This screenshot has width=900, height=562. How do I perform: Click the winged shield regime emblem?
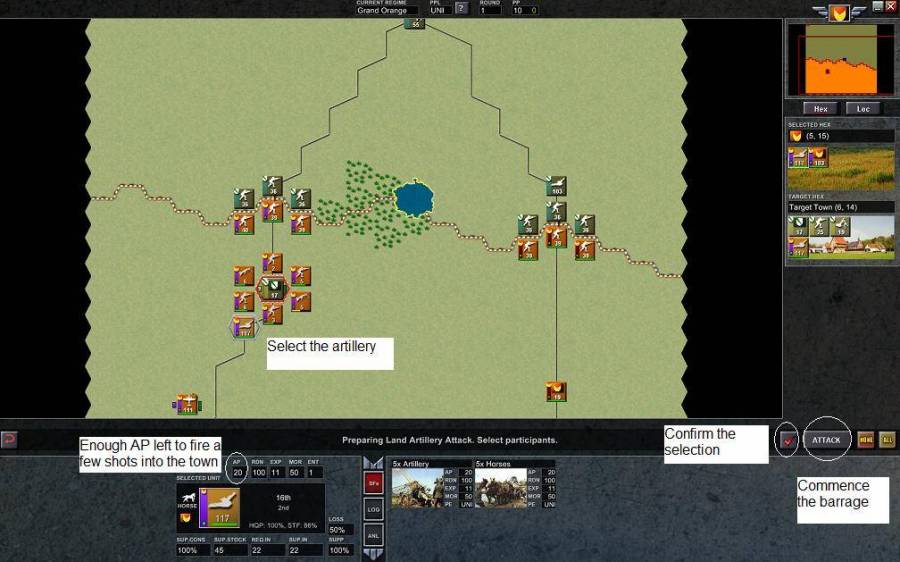(x=840, y=12)
